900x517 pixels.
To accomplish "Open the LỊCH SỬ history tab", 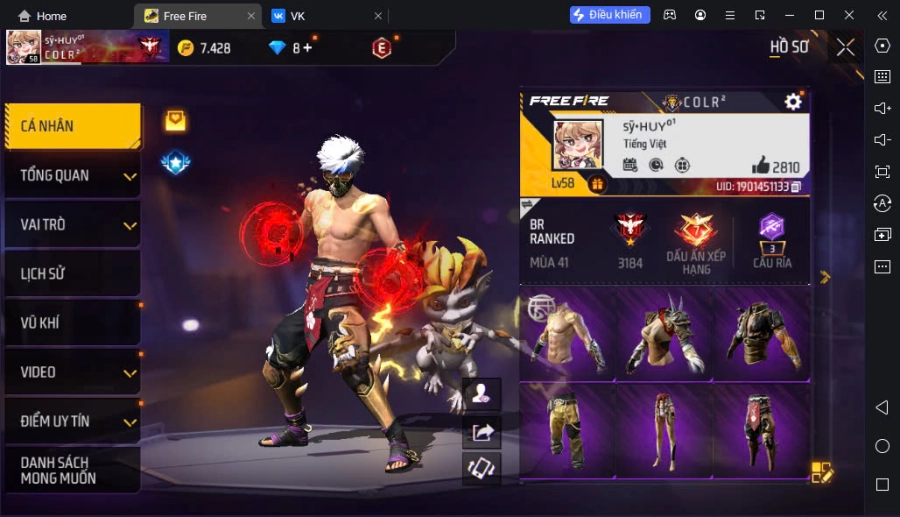I will click(71, 274).
